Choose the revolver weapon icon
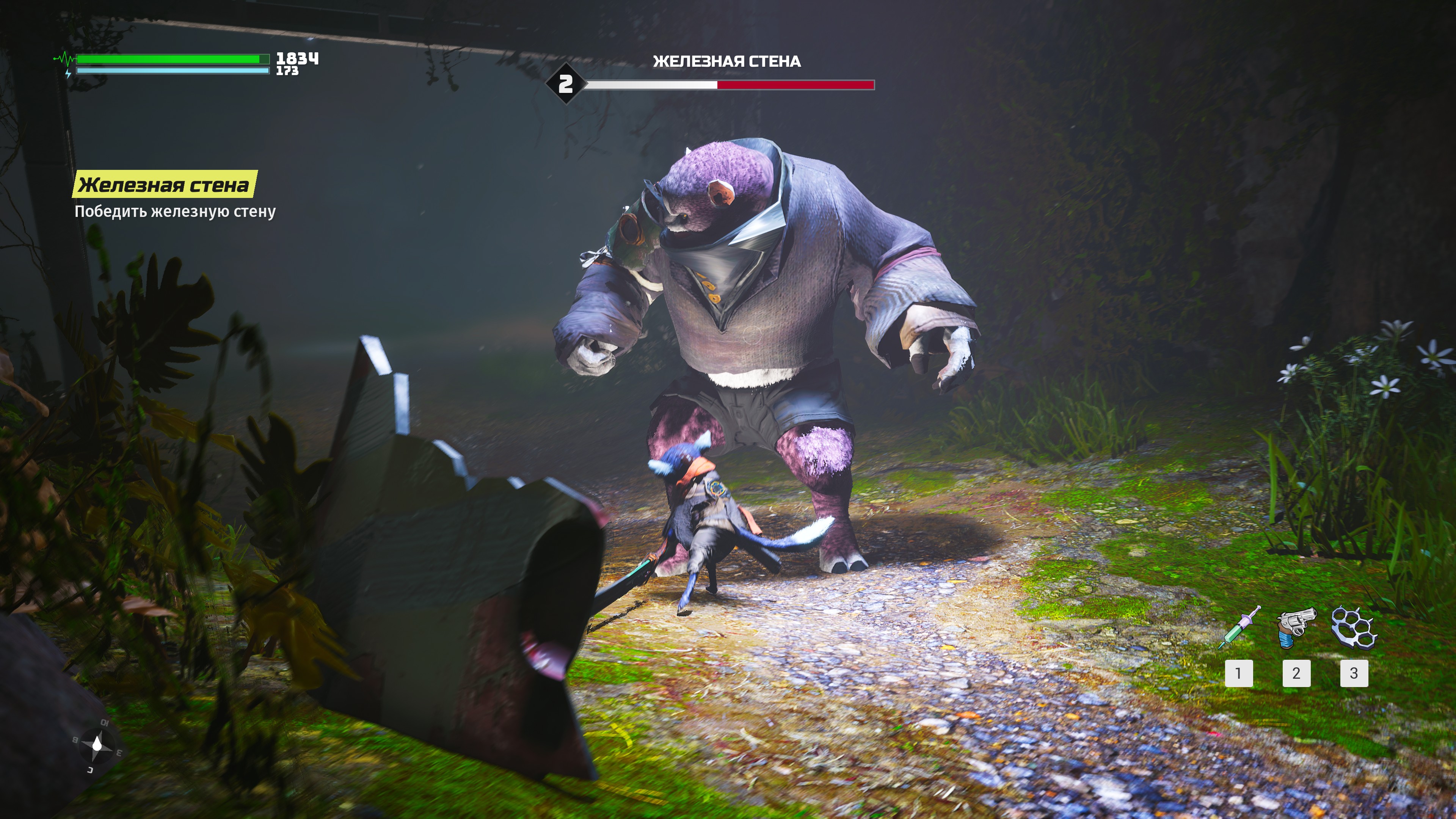The image size is (1456, 819). pyautogui.click(x=1296, y=628)
